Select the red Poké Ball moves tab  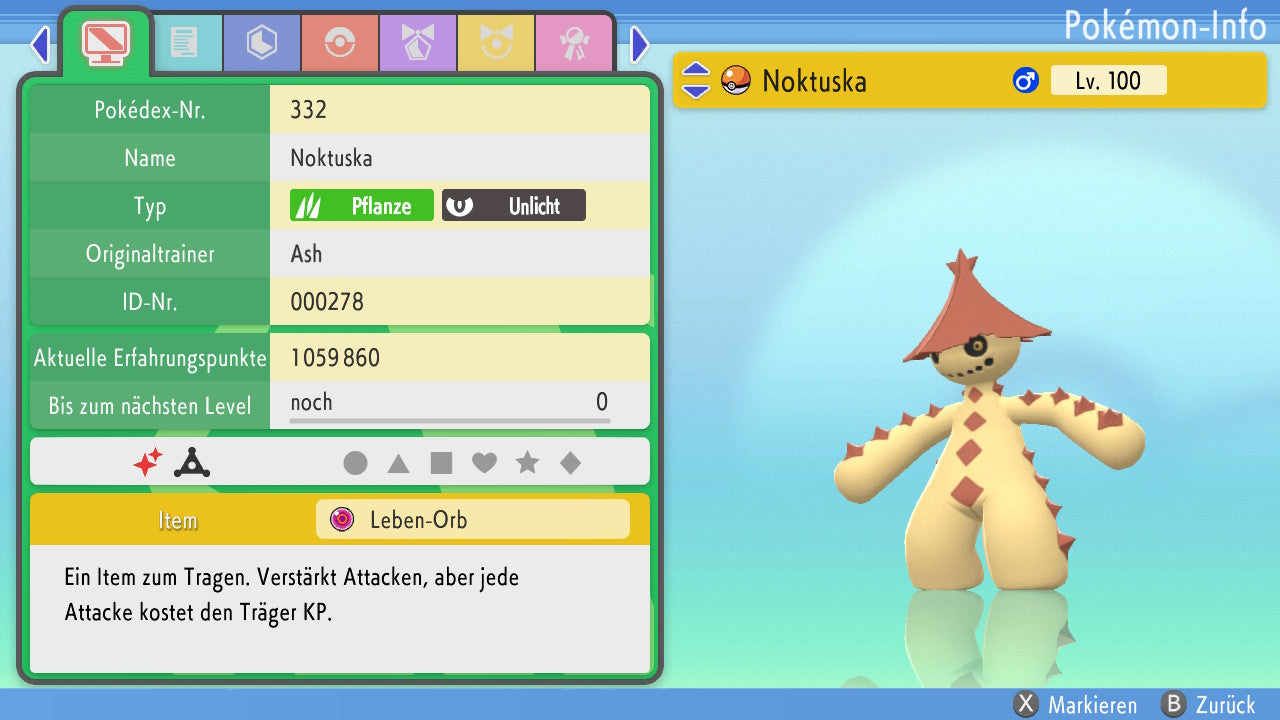340,43
